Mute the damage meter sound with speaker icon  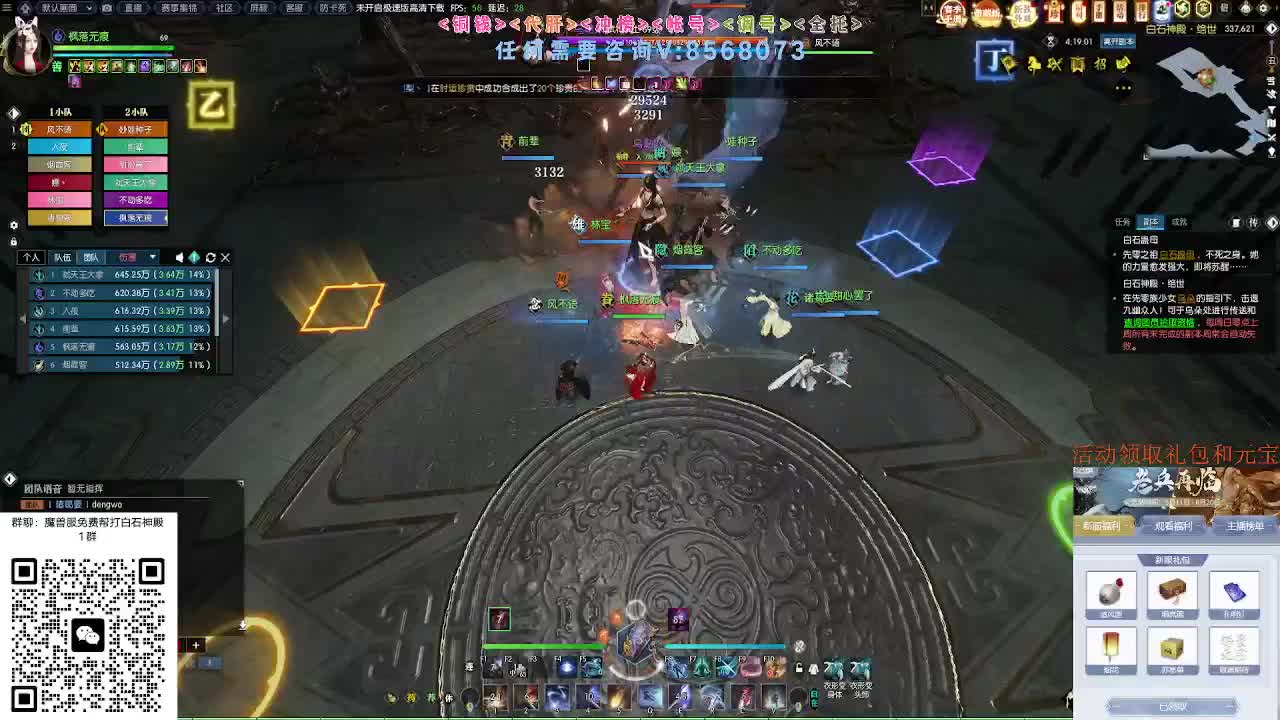tap(179, 257)
